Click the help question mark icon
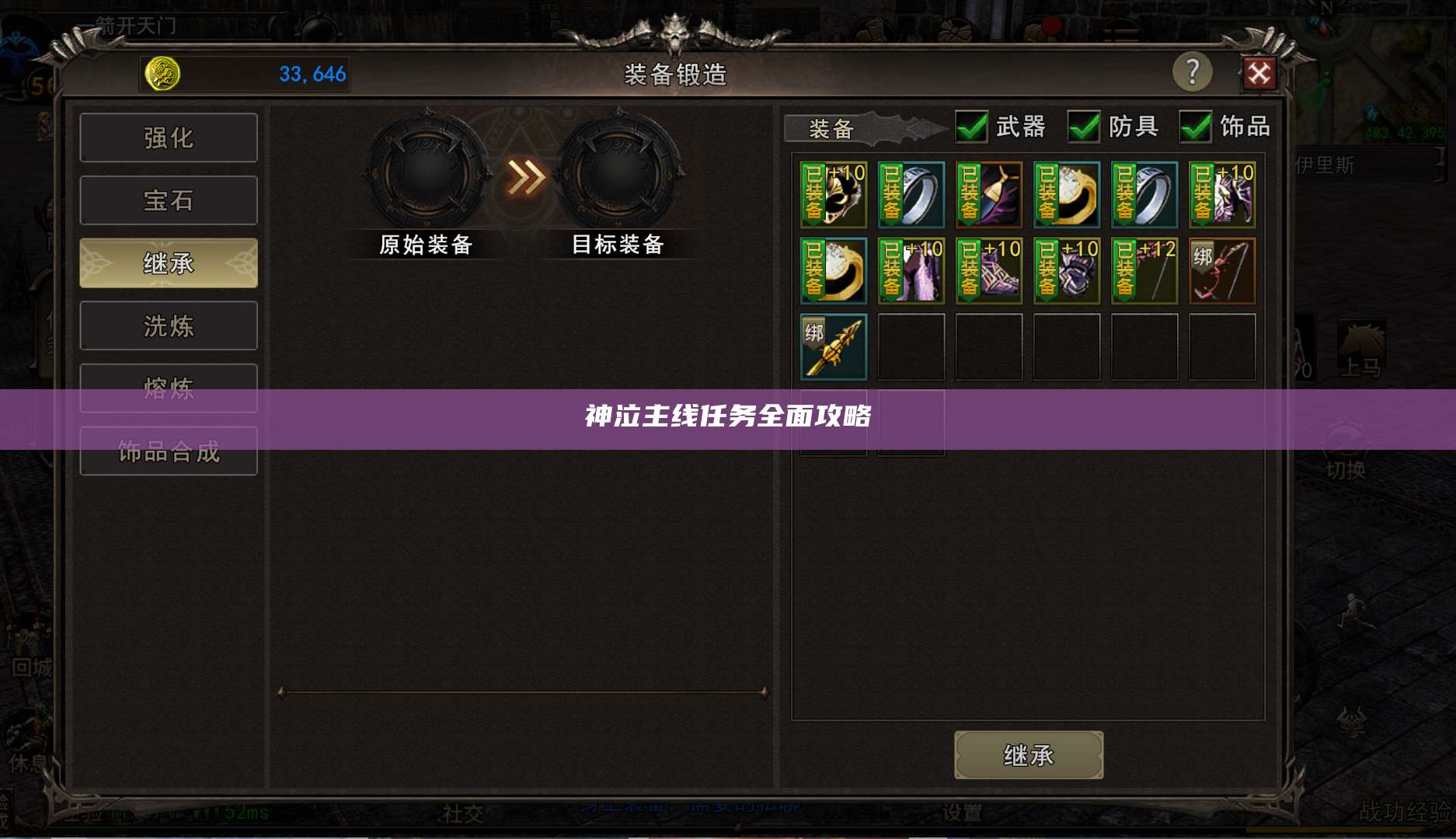The width and height of the screenshot is (1456, 839). click(1193, 74)
